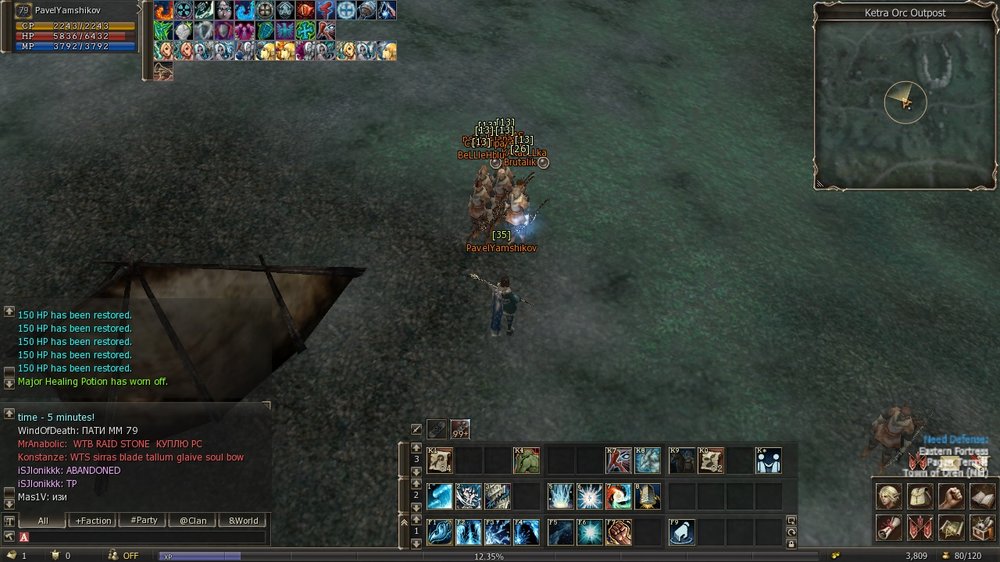Viewport: 1000px width, 562px height.
Task: Show the &World chat tab
Action: (243, 521)
